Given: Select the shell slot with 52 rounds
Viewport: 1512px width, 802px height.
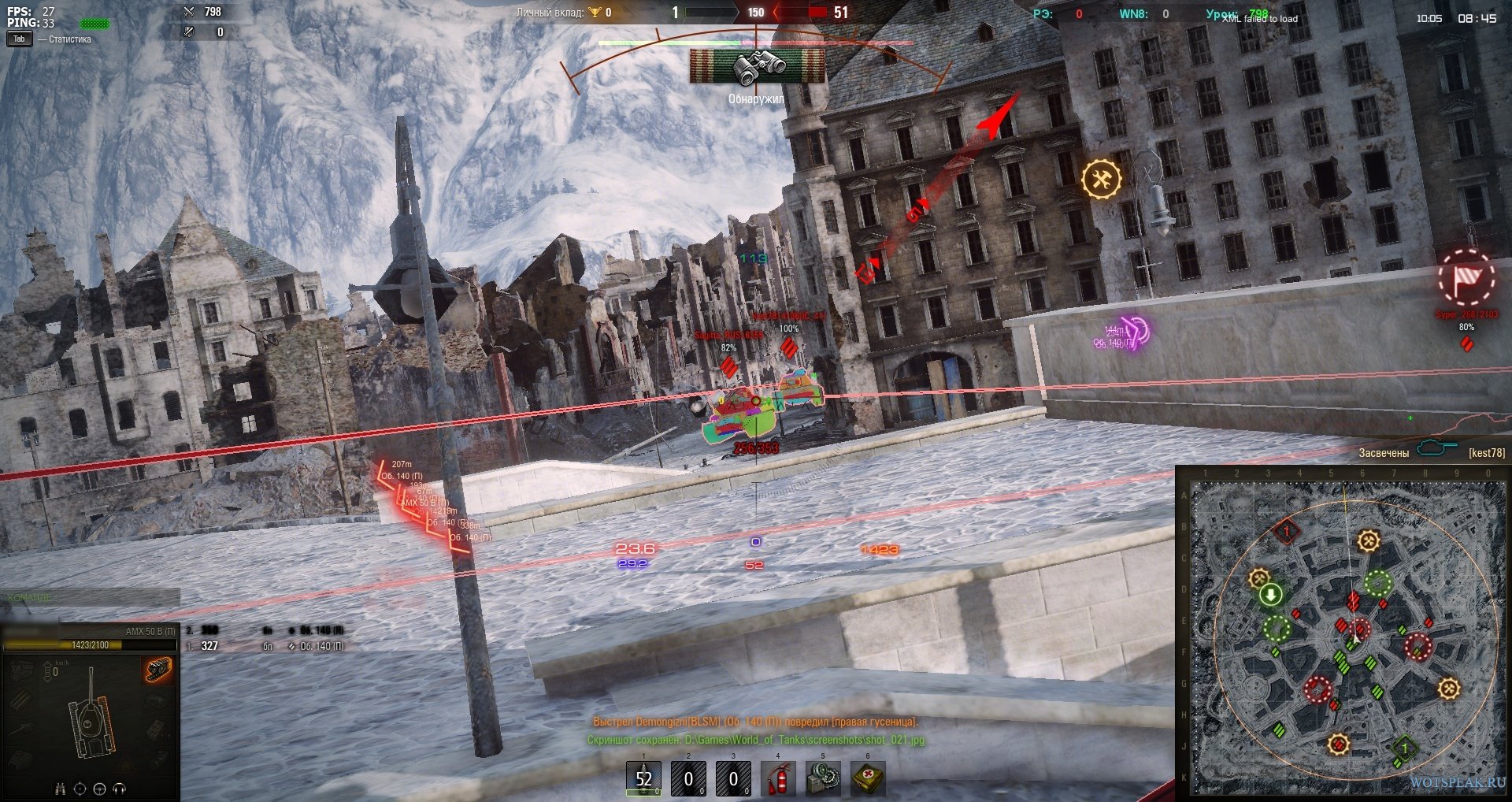Looking at the screenshot, I should pyautogui.click(x=643, y=779).
